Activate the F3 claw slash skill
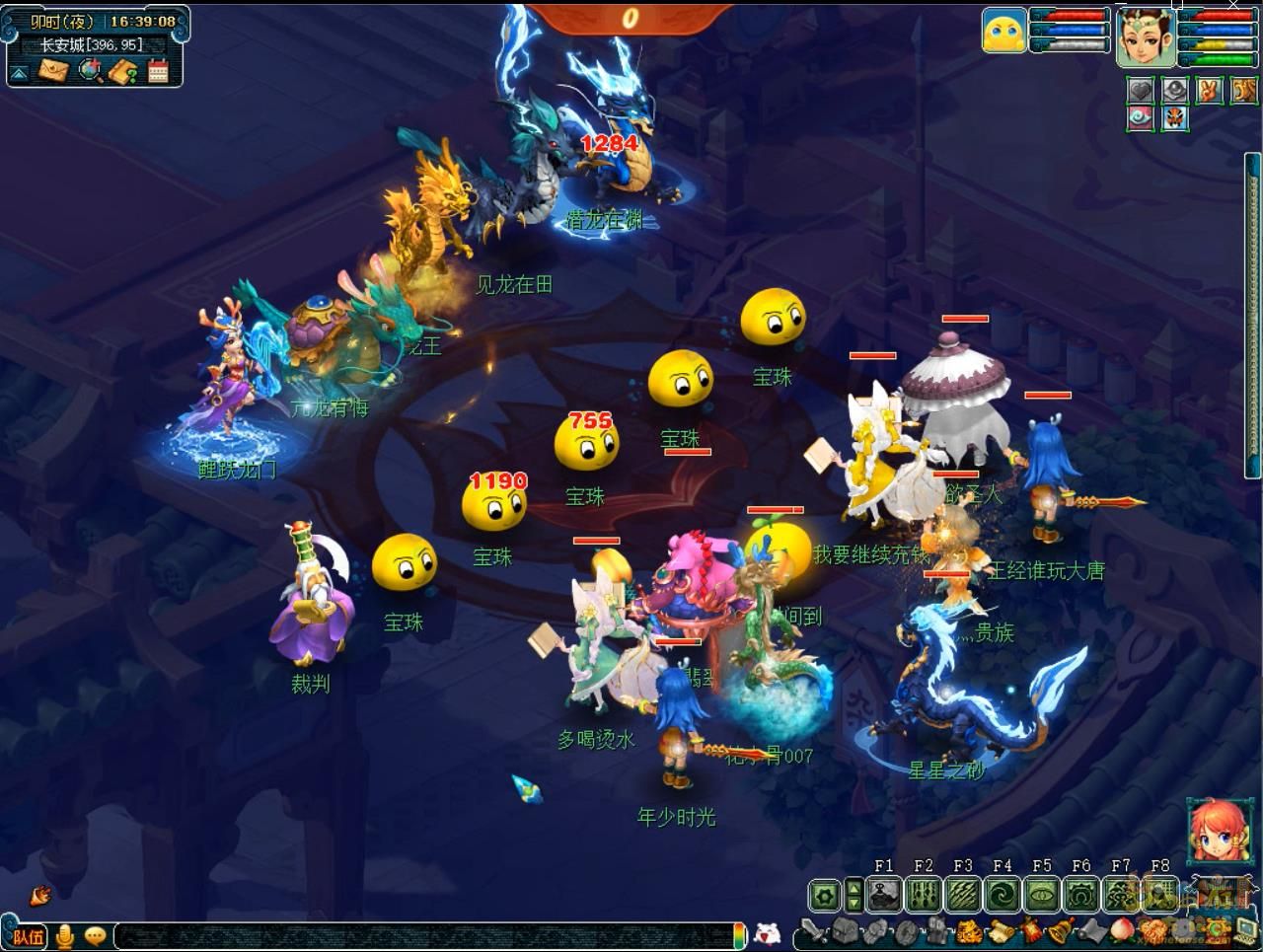Viewport: 1263px width, 952px height. pos(963,896)
